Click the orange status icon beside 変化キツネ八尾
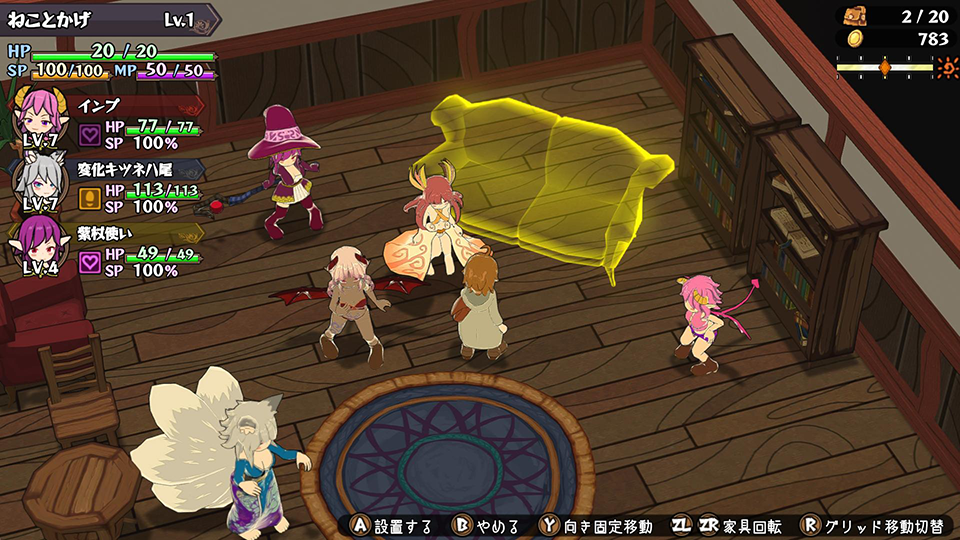960x540 pixels. coord(89,198)
